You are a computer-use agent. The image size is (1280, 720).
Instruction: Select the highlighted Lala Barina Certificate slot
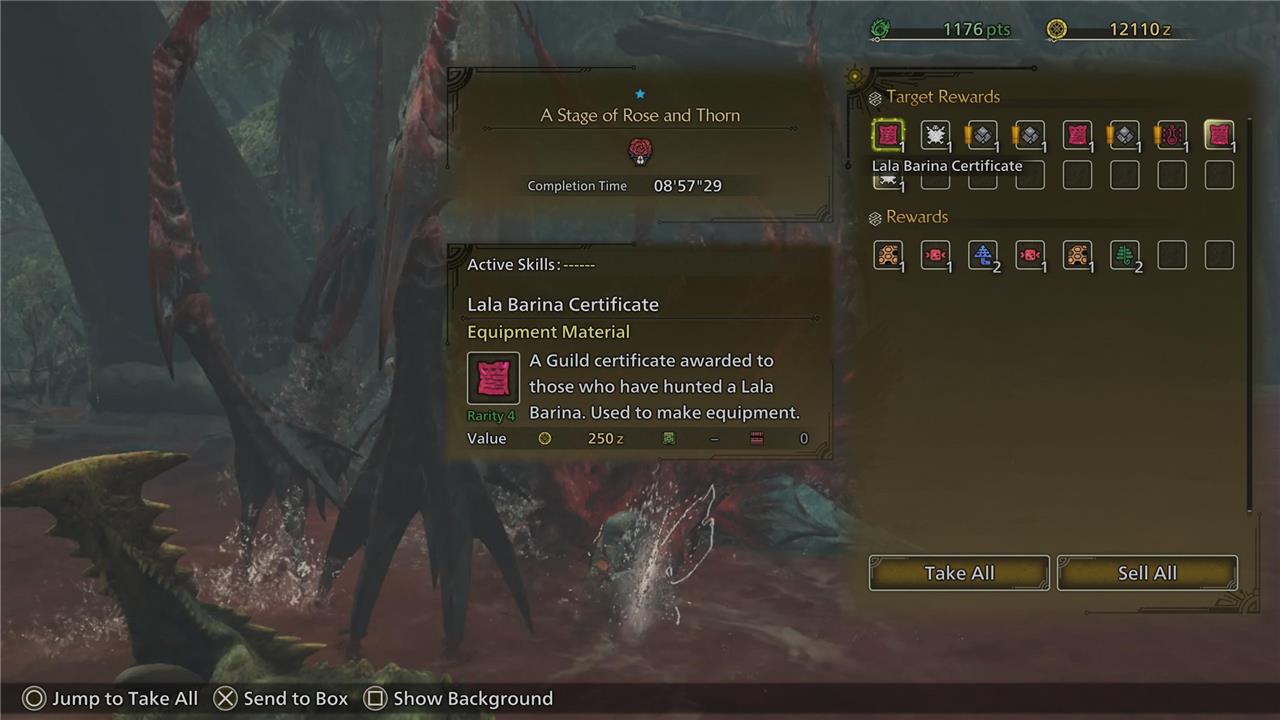(x=887, y=135)
